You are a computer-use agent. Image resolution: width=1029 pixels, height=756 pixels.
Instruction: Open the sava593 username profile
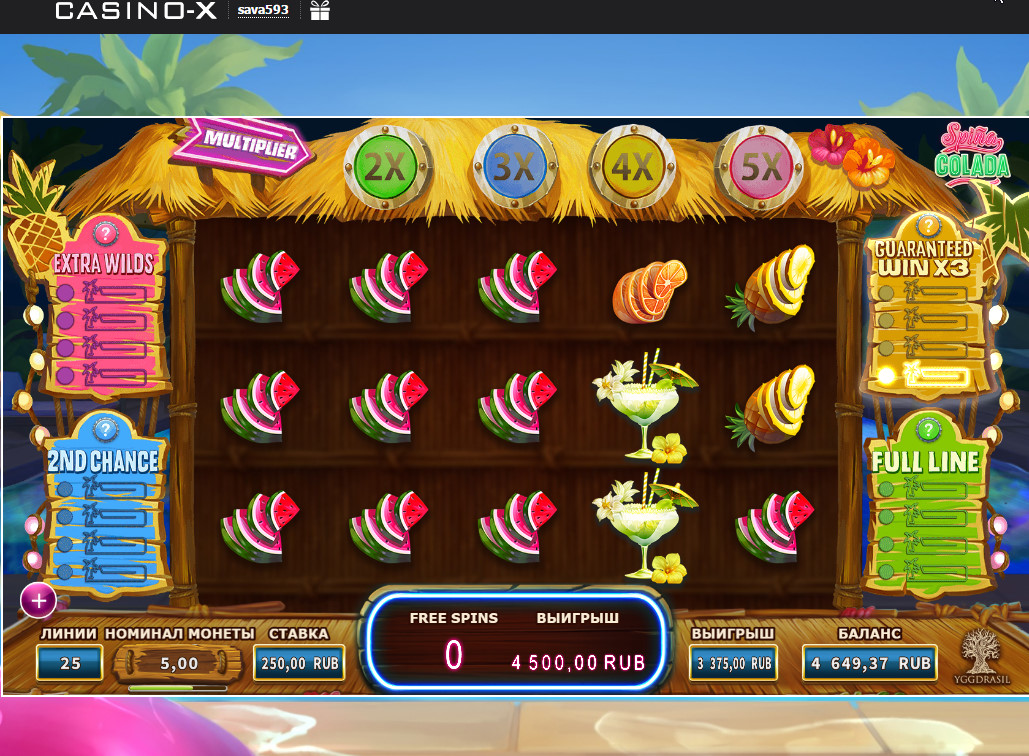point(263,11)
